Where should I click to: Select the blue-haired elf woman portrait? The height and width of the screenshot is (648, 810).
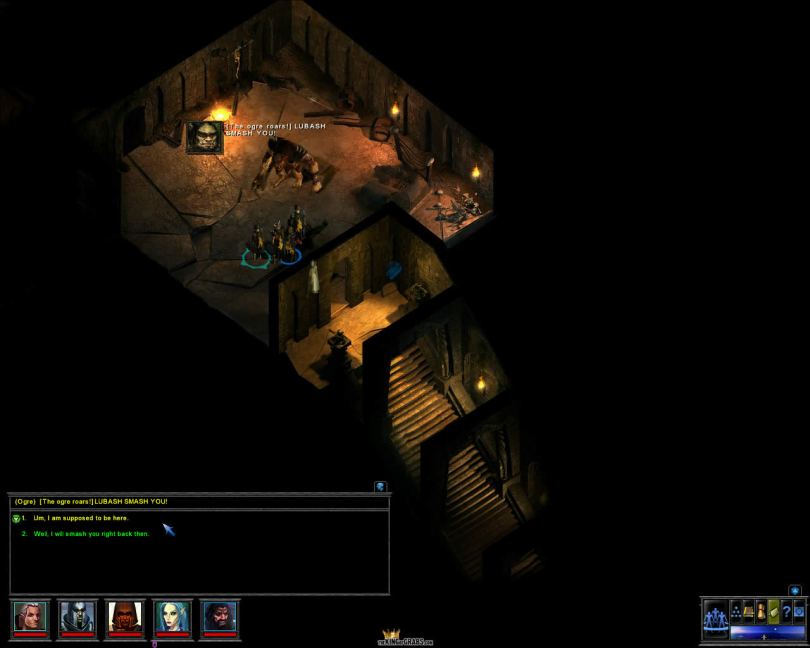tap(172, 617)
